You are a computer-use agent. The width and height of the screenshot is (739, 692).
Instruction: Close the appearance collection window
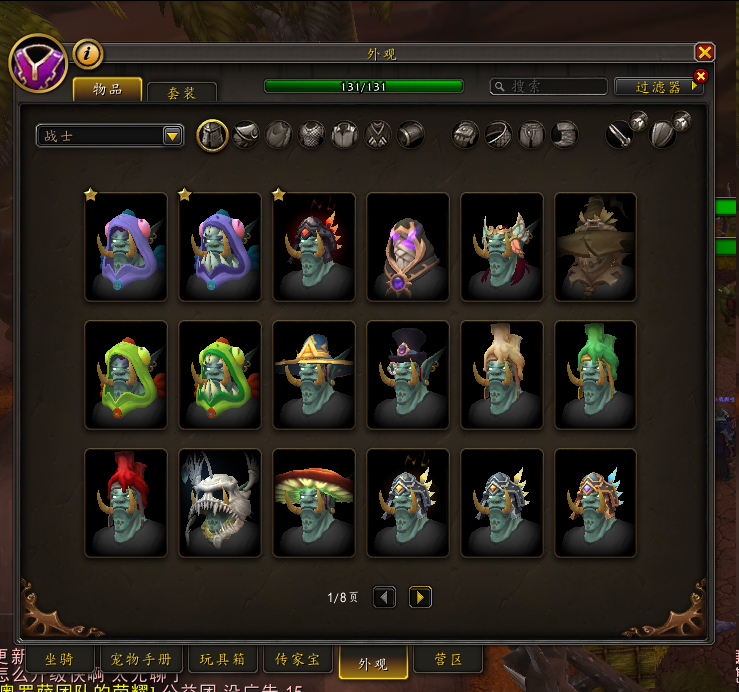pos(705,53)
